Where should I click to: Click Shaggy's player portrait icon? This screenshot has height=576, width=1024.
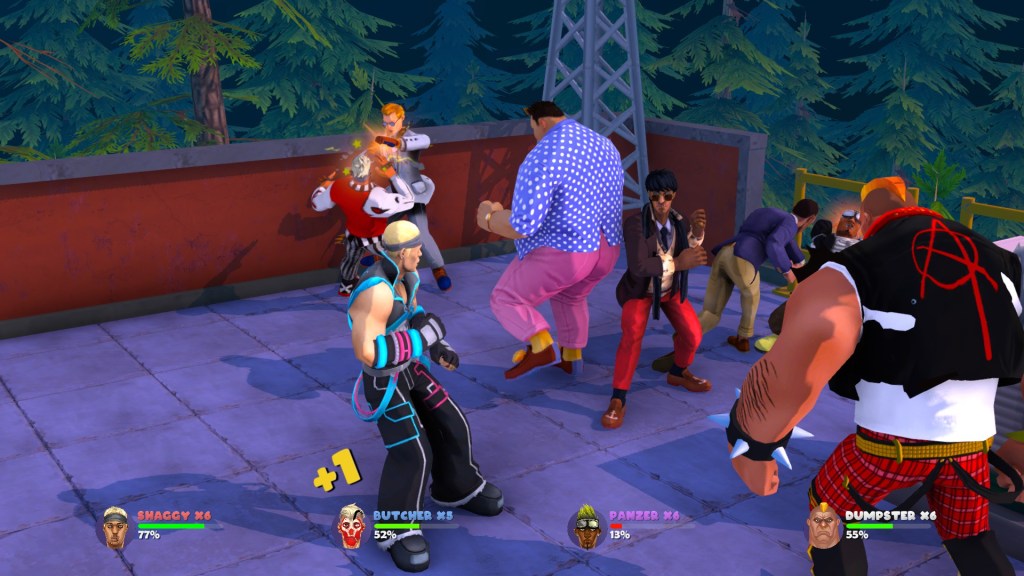click(116, 527)
